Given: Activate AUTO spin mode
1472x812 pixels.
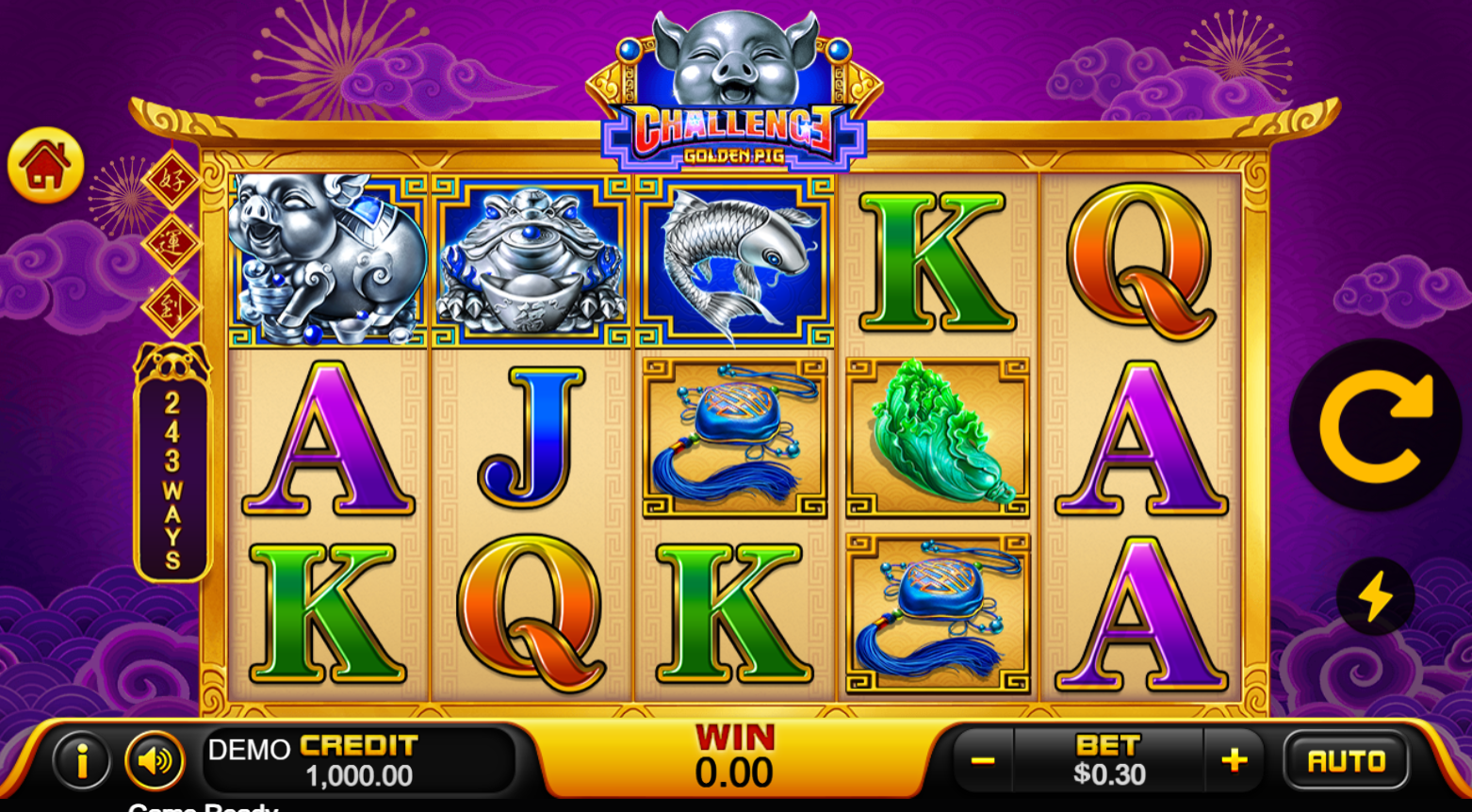Looking at the screenshot, I should point(1346,760).
